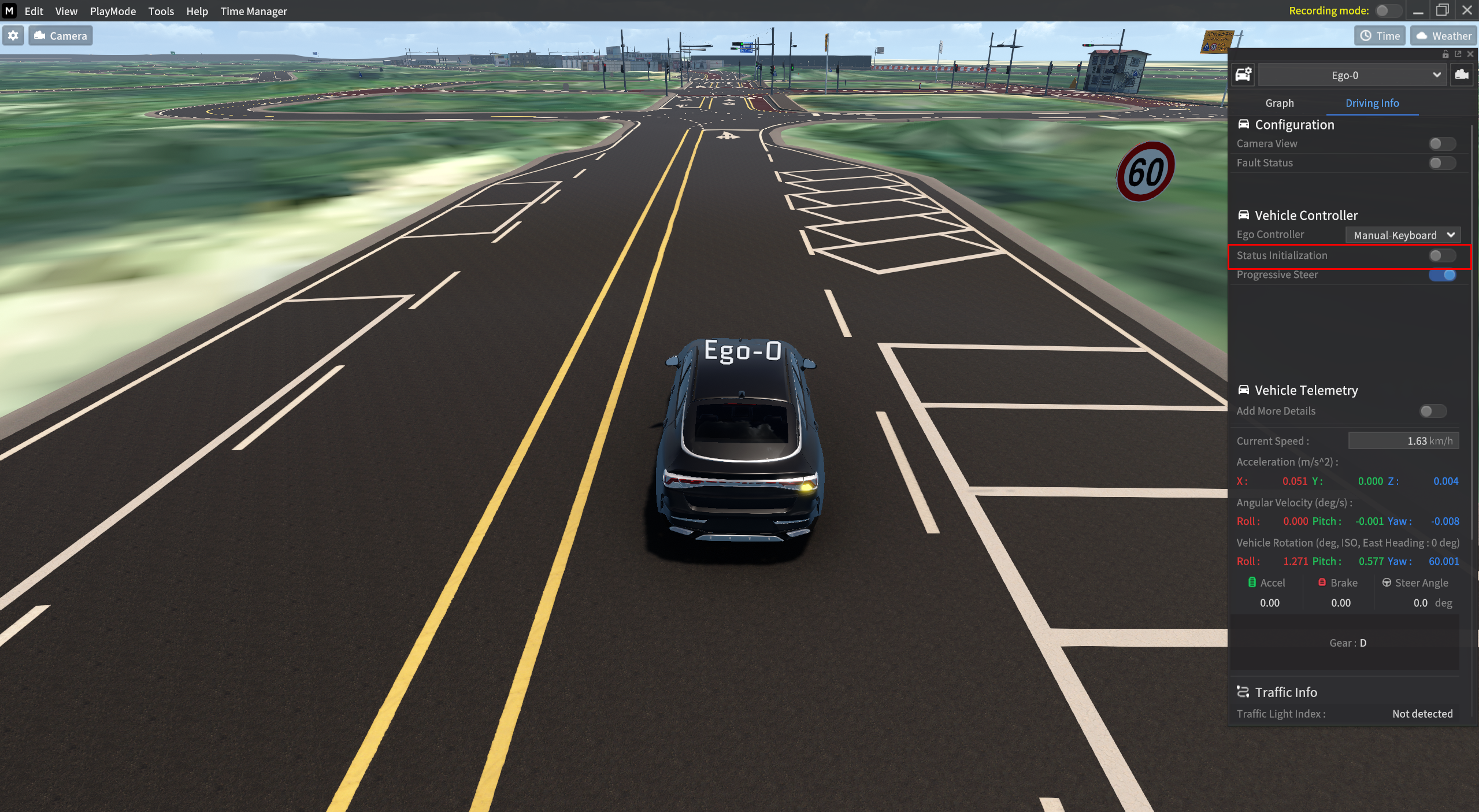1479x812 pixels.
Task: Disable the Progressive Steer toggle
Action: coord(1442,275)
